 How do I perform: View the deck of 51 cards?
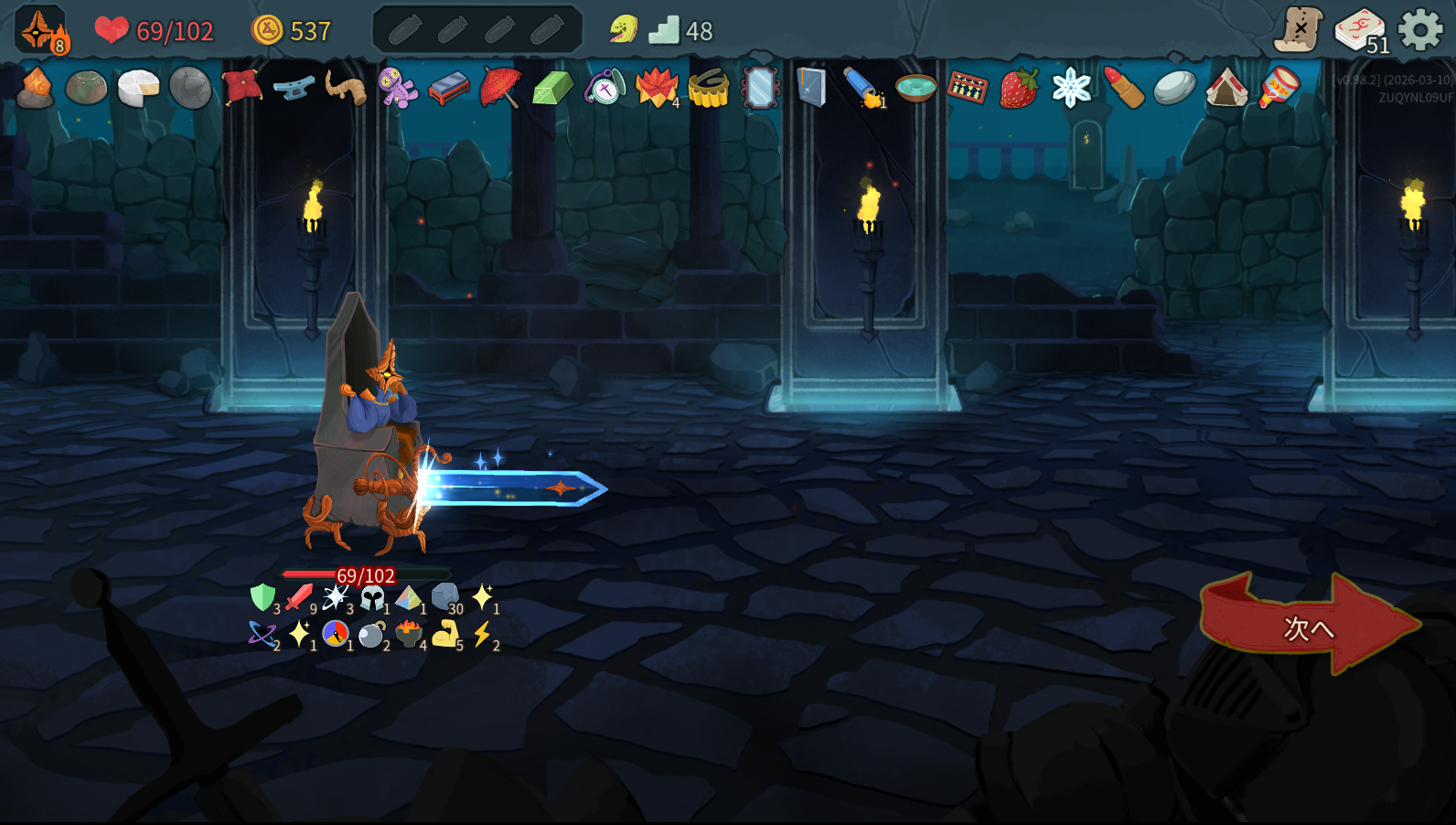point(1360,31)
